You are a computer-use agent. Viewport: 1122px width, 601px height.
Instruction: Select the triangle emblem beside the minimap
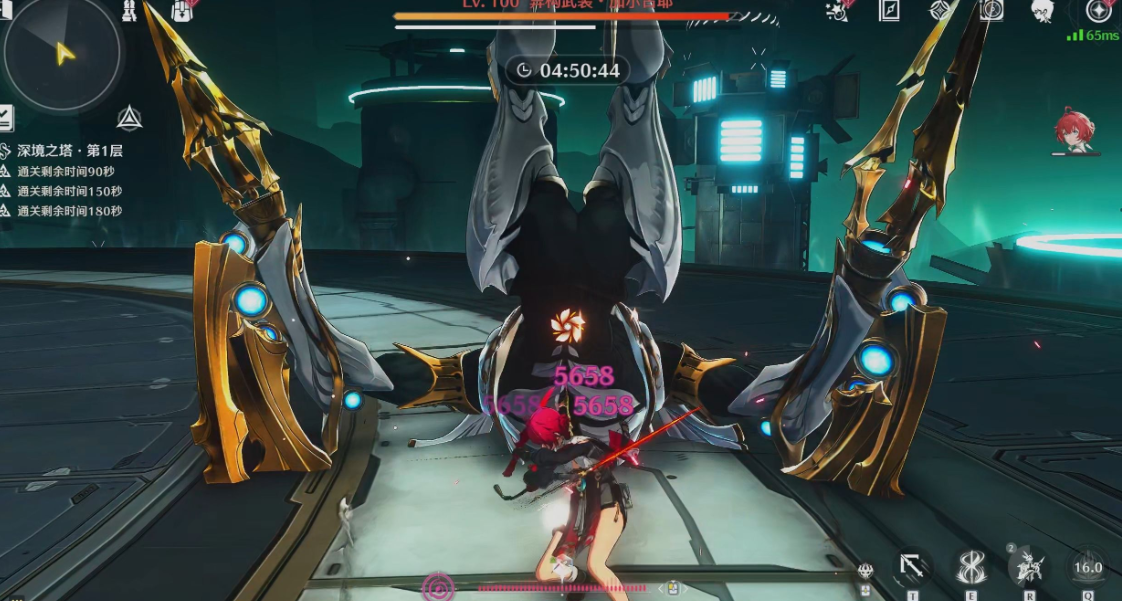[129, 119]
